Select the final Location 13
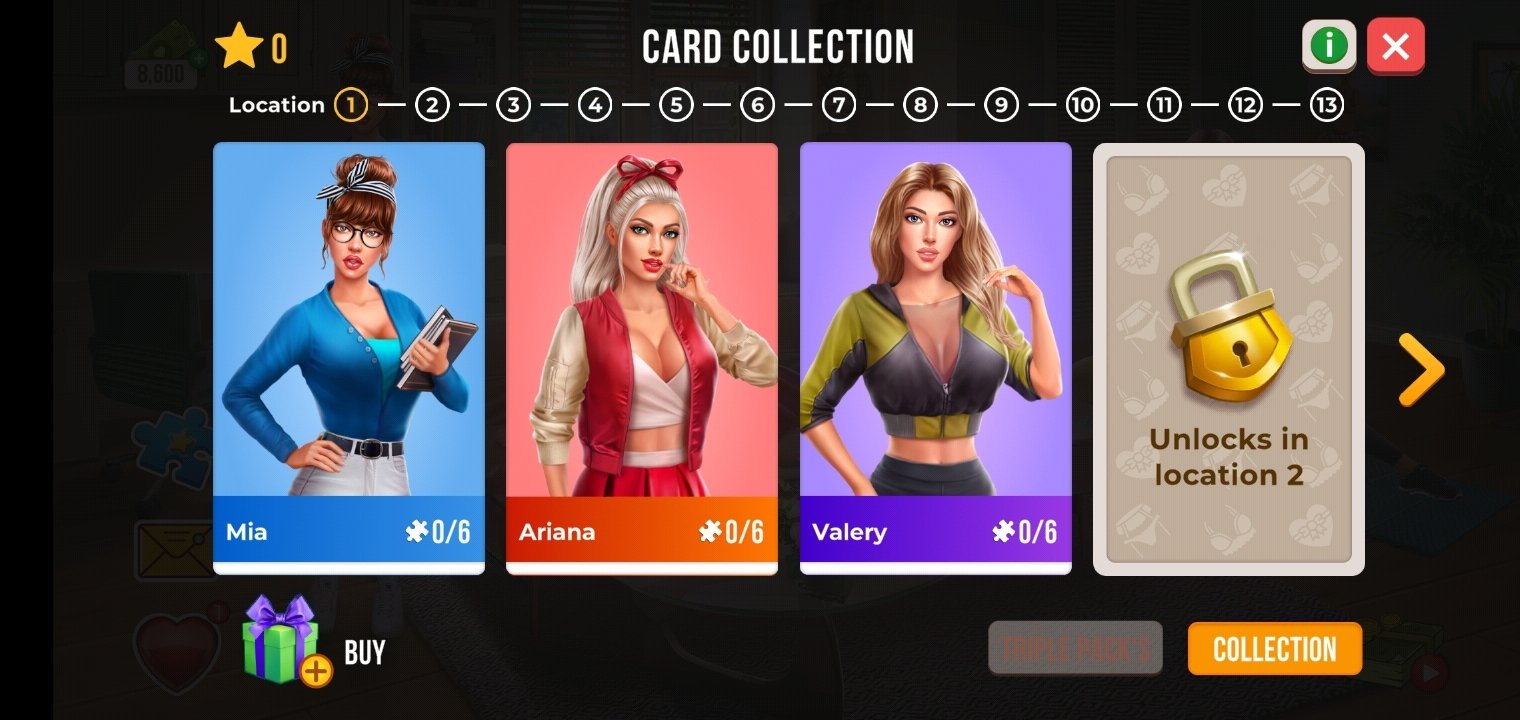1520x720 pixels. [x=1327, y=105]
